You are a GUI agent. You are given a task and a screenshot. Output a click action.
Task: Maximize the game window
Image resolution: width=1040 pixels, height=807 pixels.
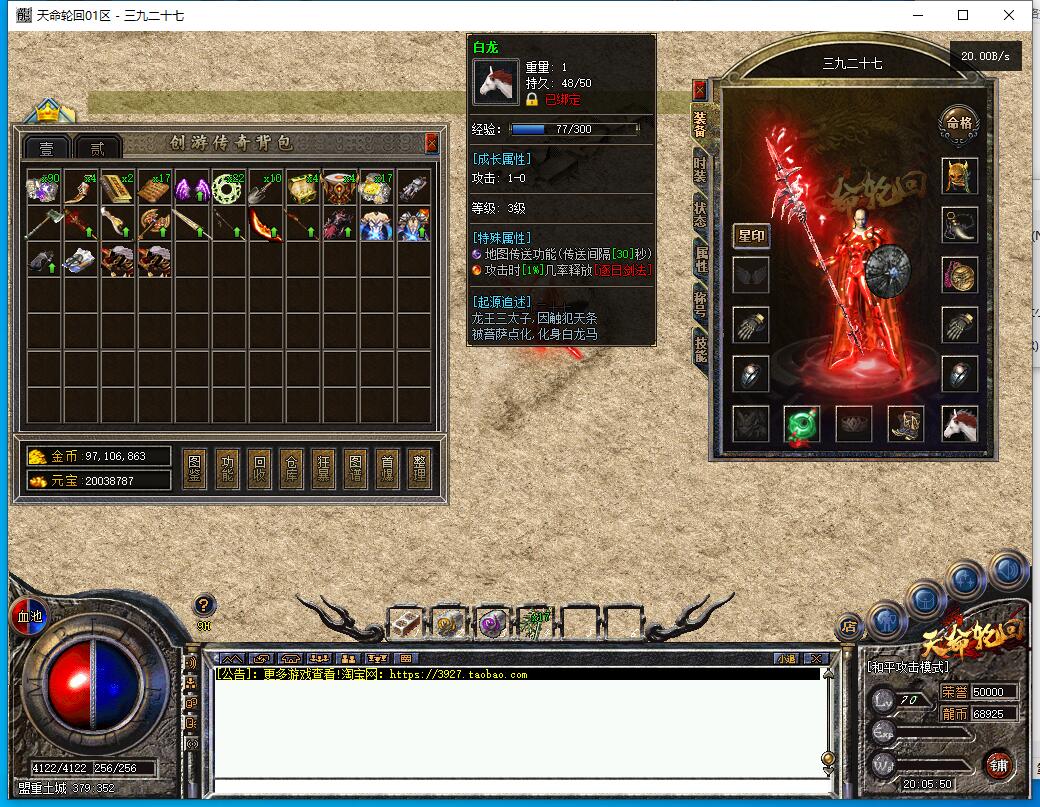pyautogui.click(x=963, y=15)
